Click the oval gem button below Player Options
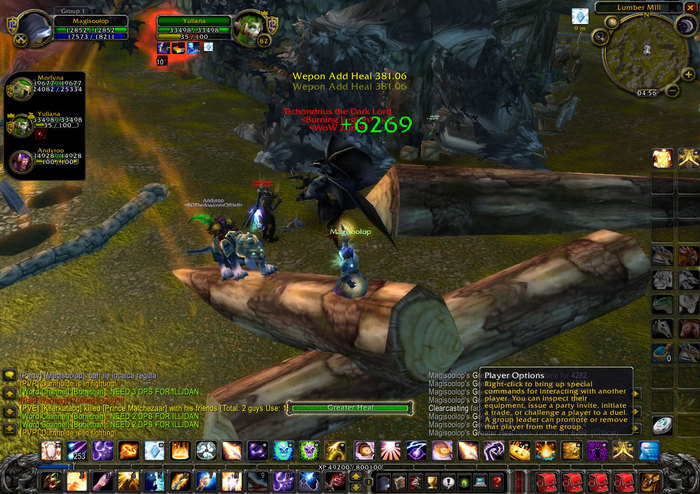Screen dimensions: 700x494 coord(662,426)
